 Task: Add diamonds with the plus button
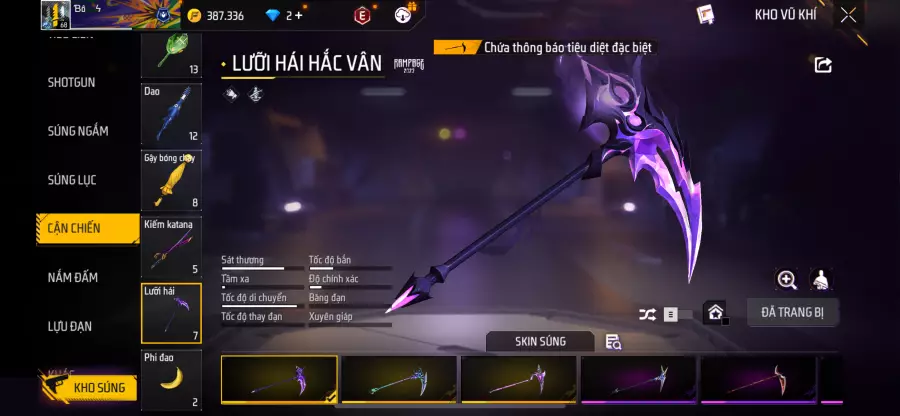(297, 15)
